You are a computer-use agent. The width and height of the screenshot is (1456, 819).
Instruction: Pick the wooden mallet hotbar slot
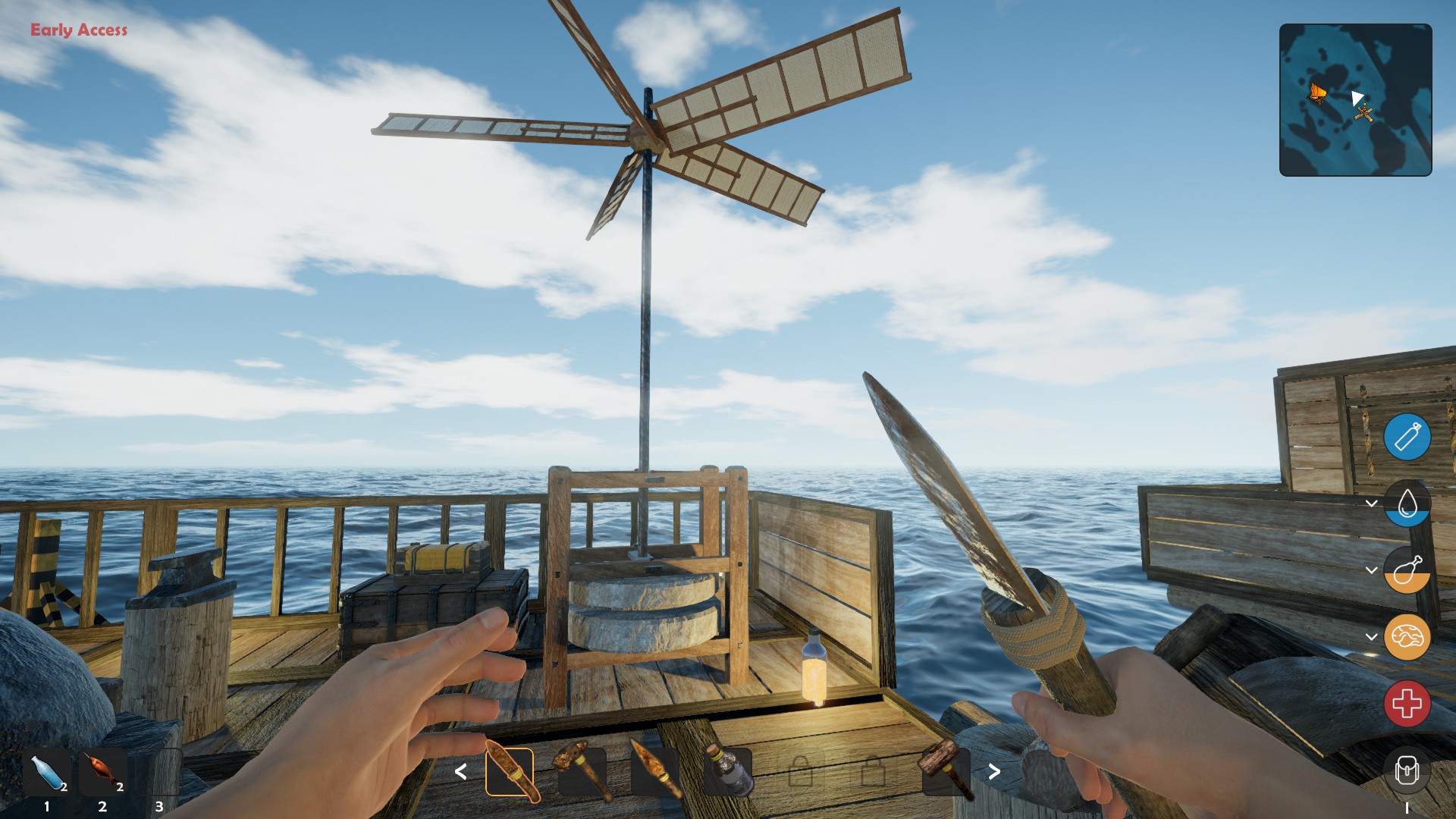[x=945, y=770]
